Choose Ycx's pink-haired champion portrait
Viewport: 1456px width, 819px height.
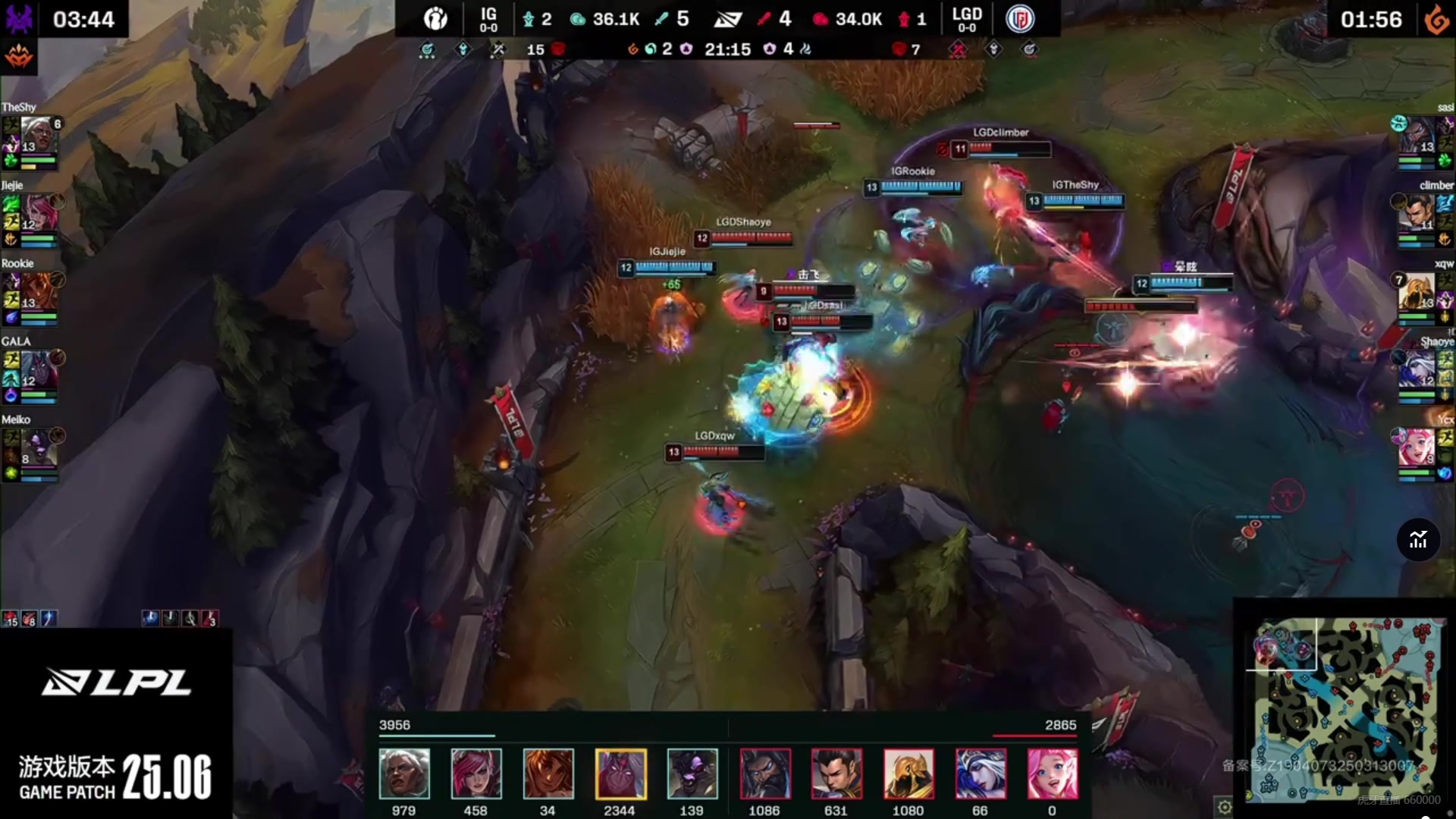[x=1415, y=447]
